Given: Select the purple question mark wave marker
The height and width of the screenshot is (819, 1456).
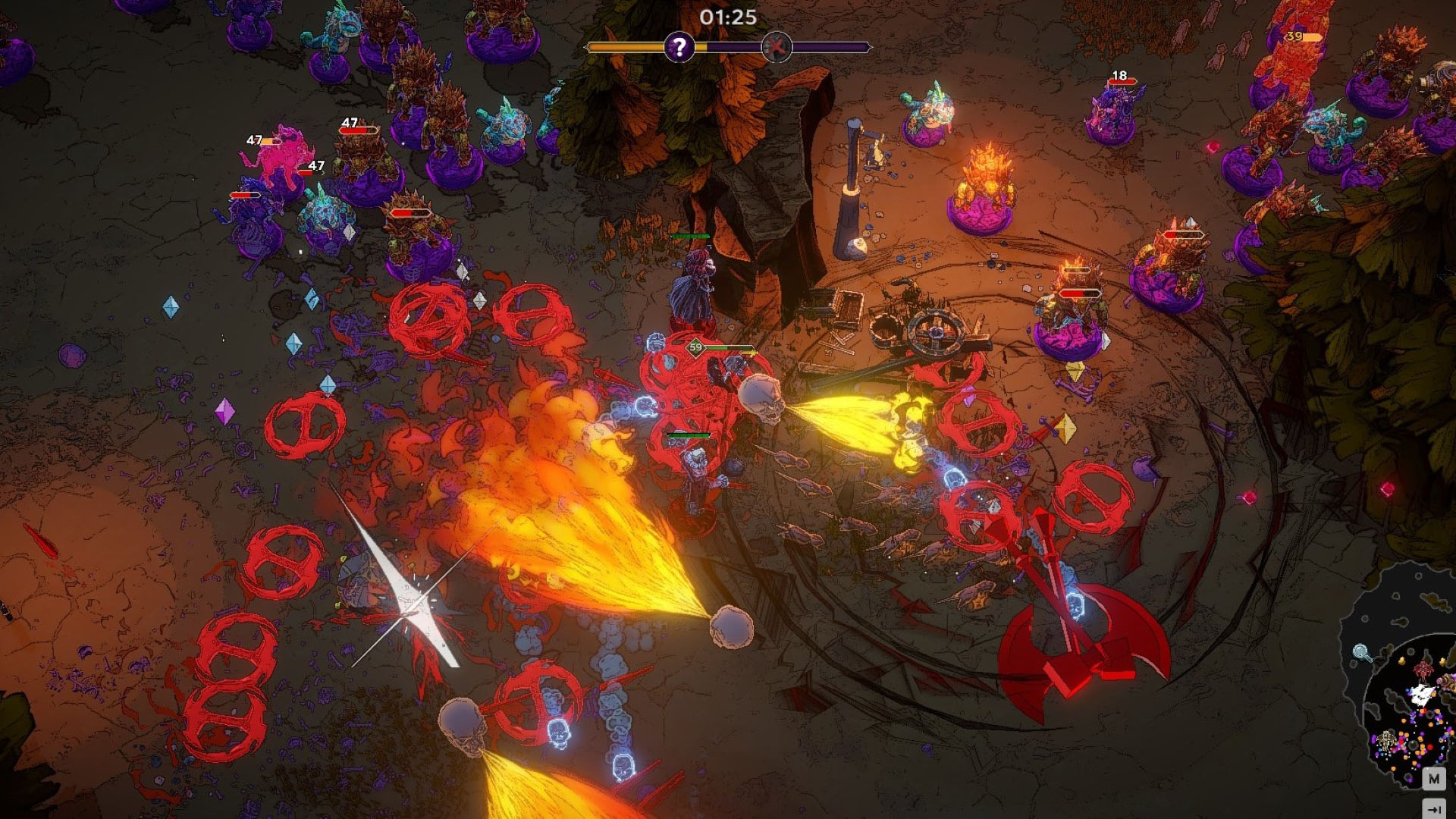Looking at the screenshot, I should point(679,48).
